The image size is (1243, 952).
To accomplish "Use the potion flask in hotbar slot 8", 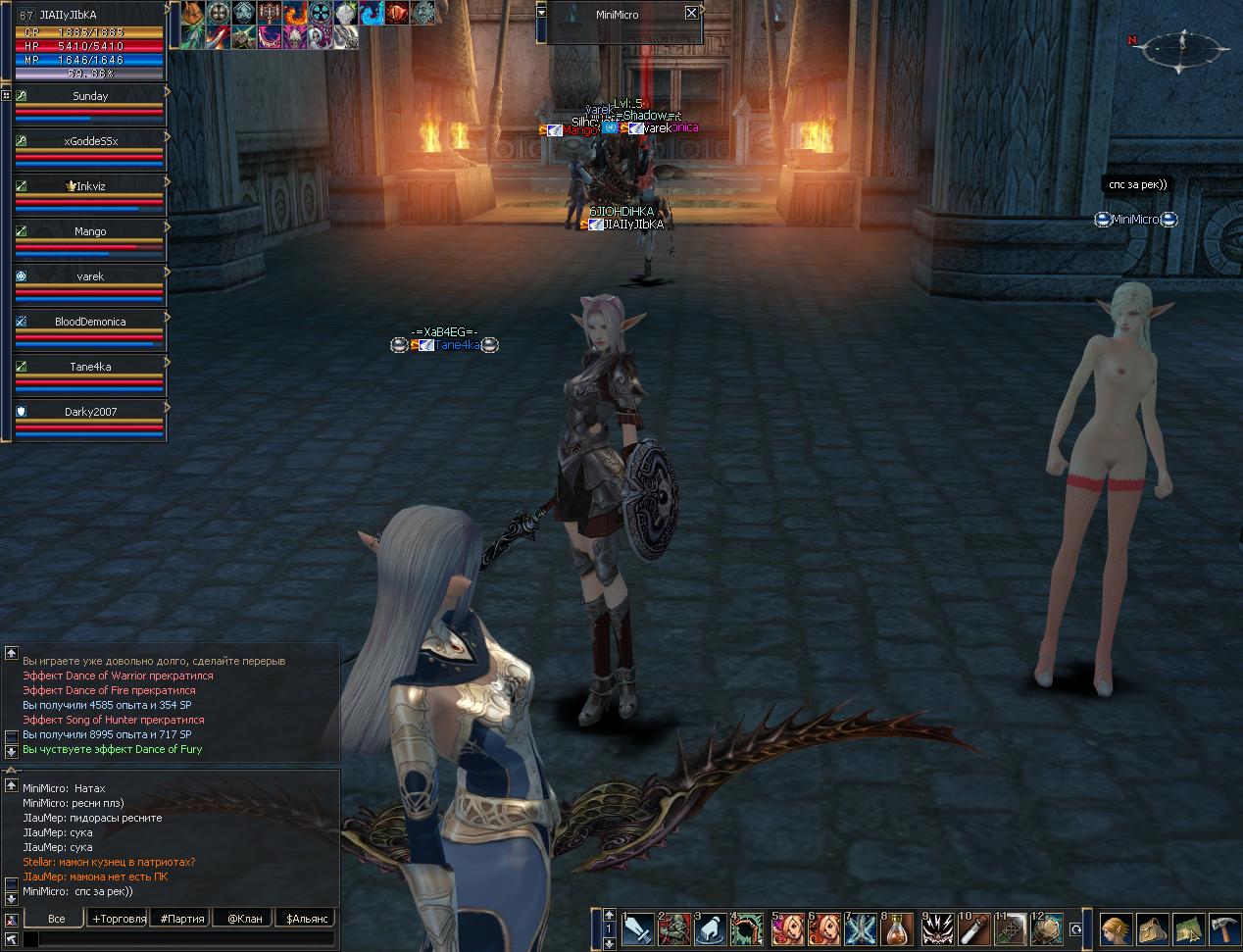I will coord(897,928).
